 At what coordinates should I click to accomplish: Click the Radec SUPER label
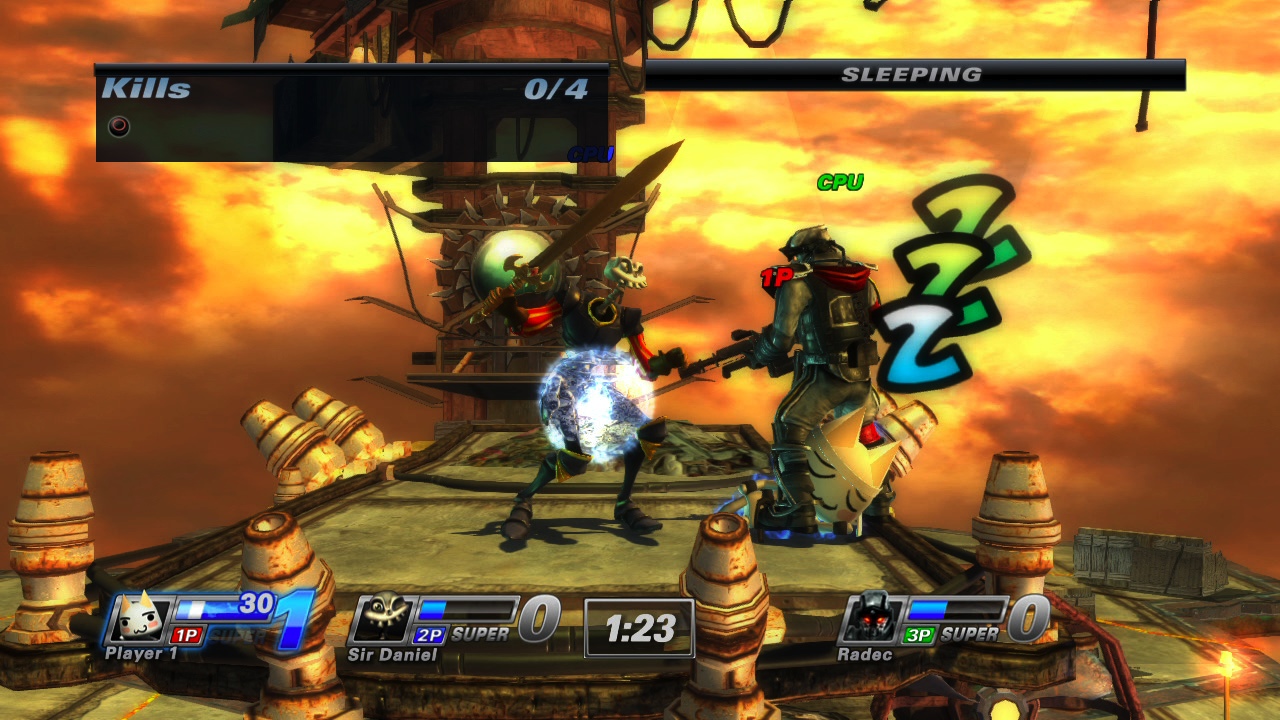pos(972,632)
